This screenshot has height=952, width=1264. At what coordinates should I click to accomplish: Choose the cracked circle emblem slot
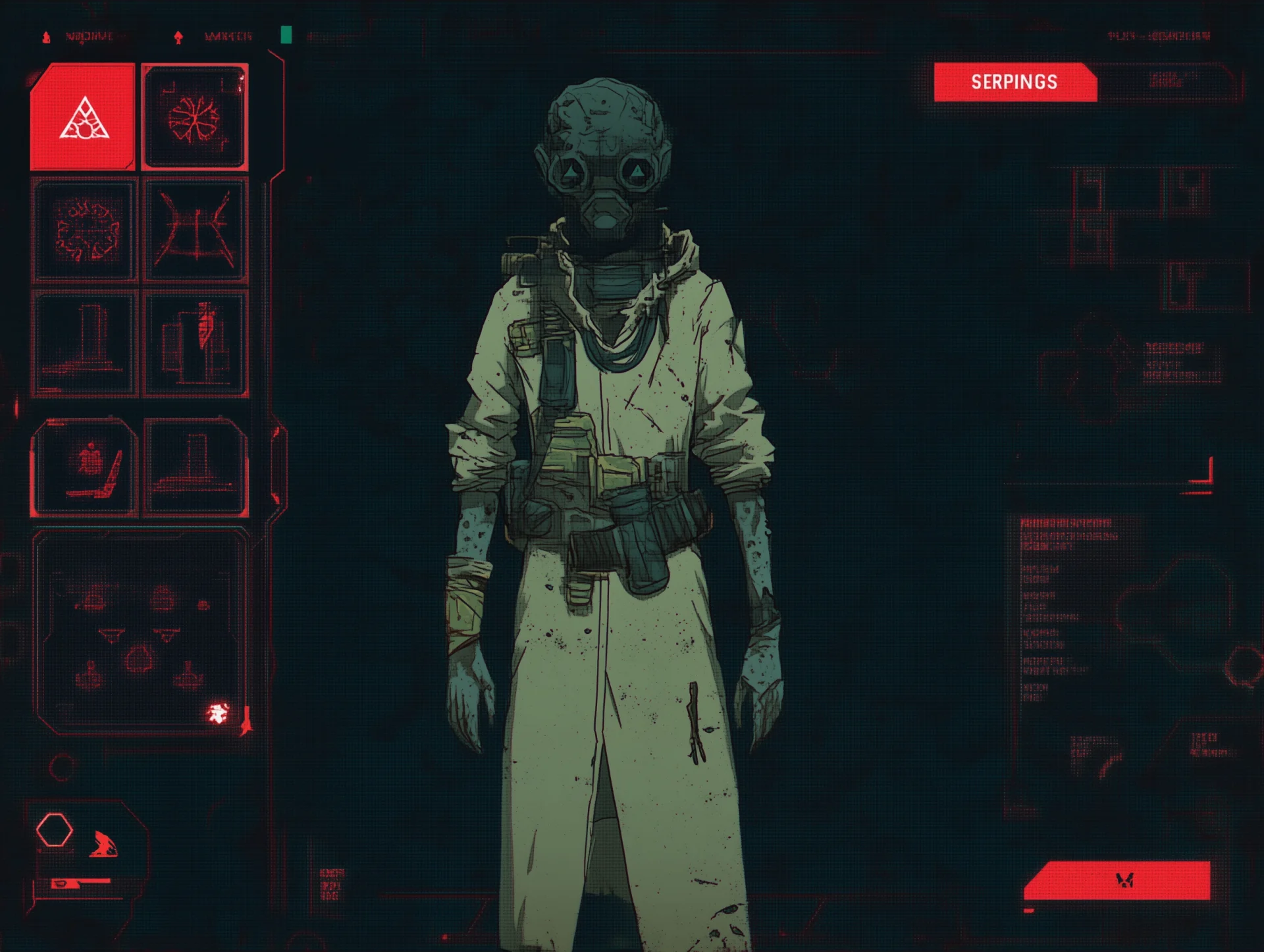point(195,117)
